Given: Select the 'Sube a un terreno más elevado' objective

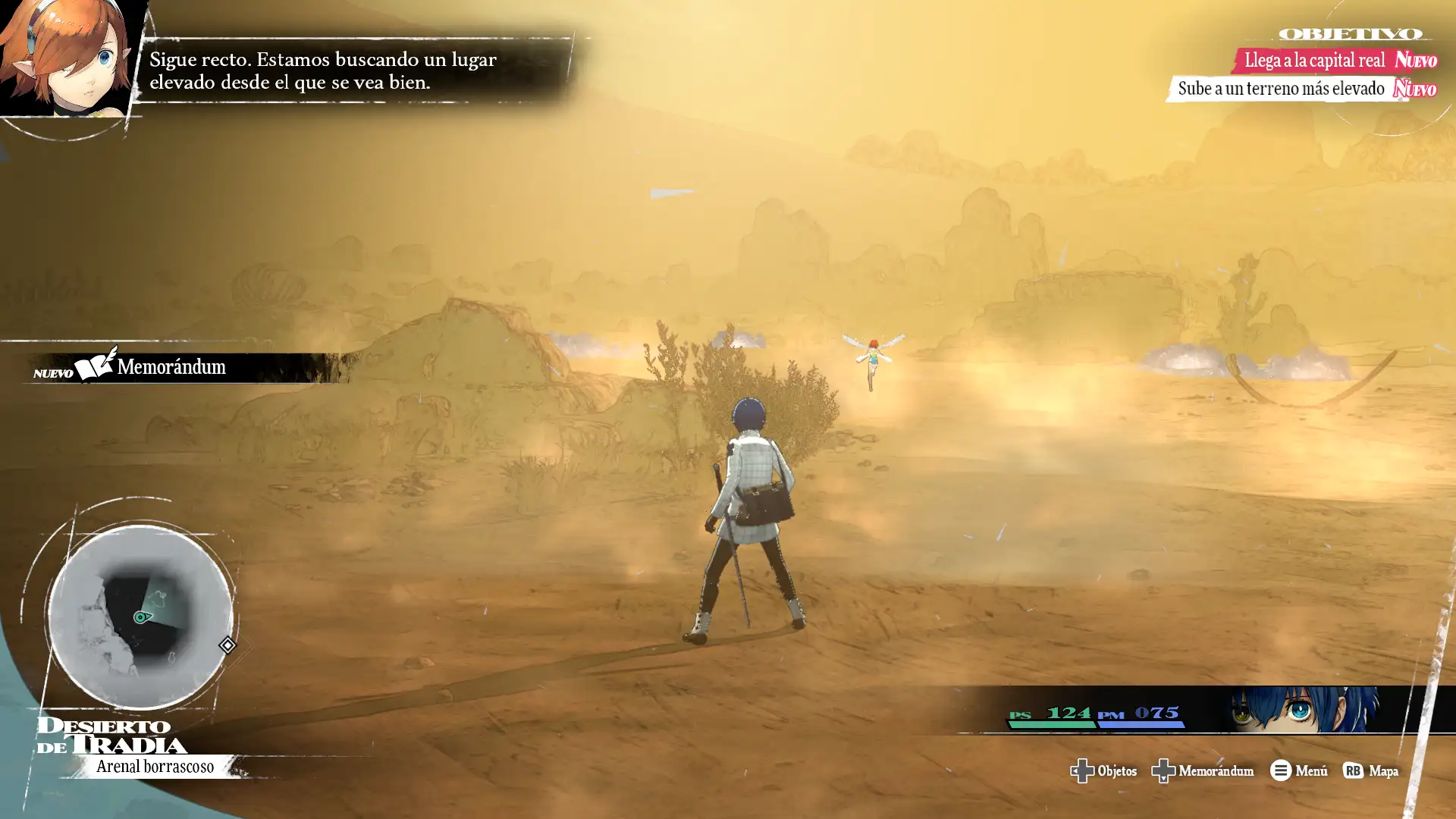Looking at the screenshot, I should coord(1281,89).
